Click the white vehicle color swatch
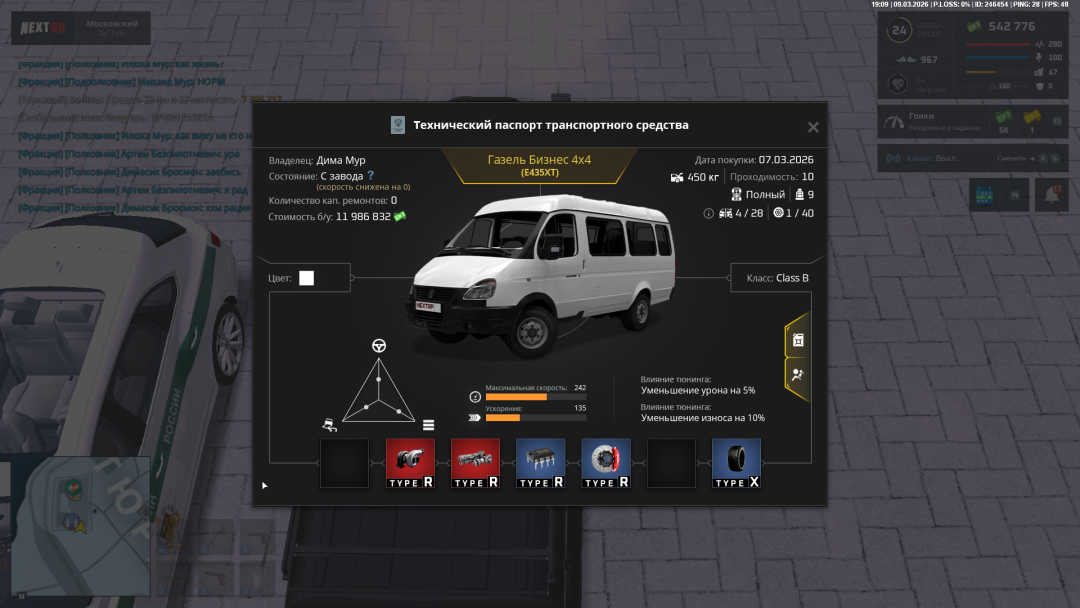Image resolution: width=1080 pixels, height=608 pixels. click(x=306, y=278)
